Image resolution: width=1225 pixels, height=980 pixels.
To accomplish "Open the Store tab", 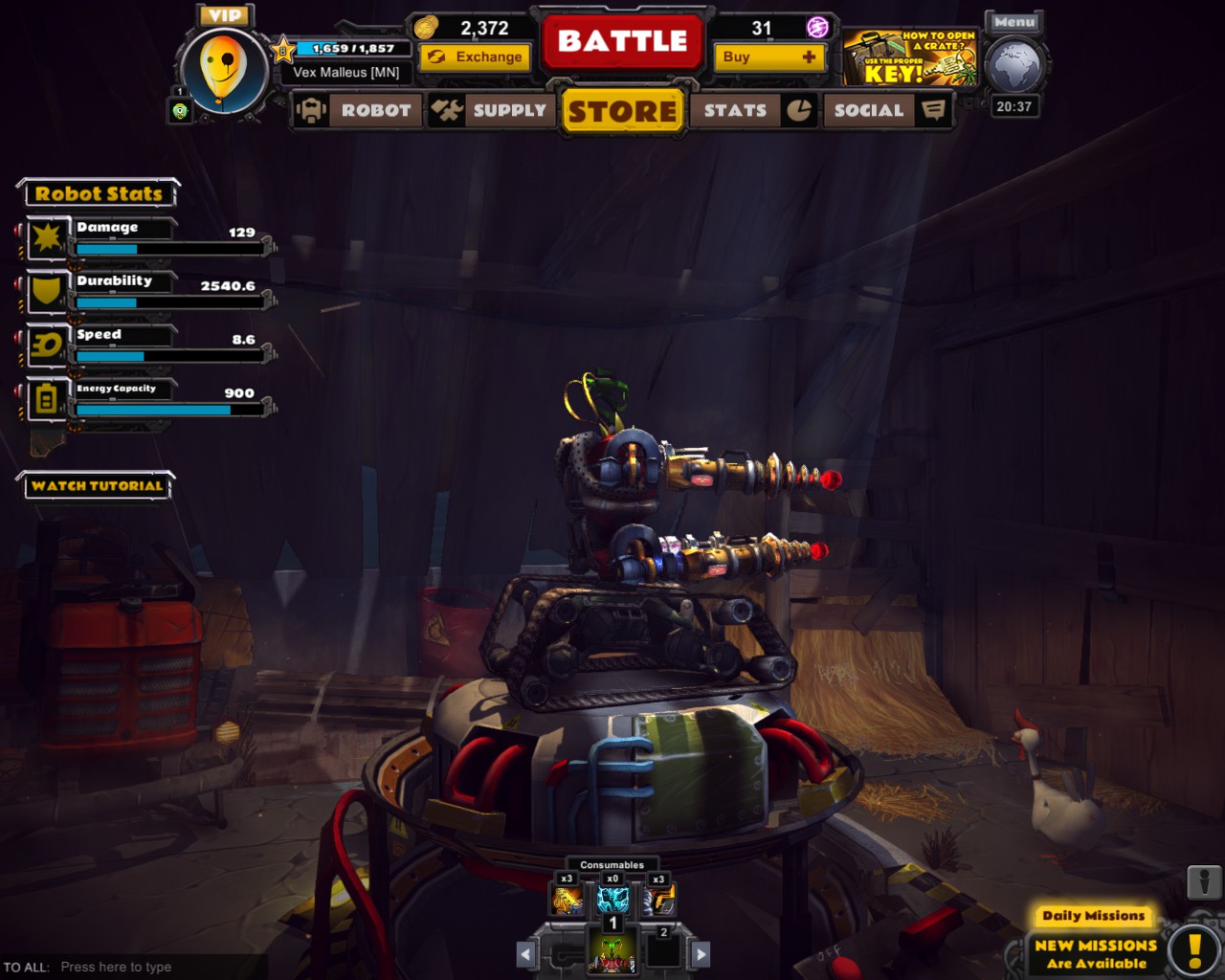I will point(622,111).
